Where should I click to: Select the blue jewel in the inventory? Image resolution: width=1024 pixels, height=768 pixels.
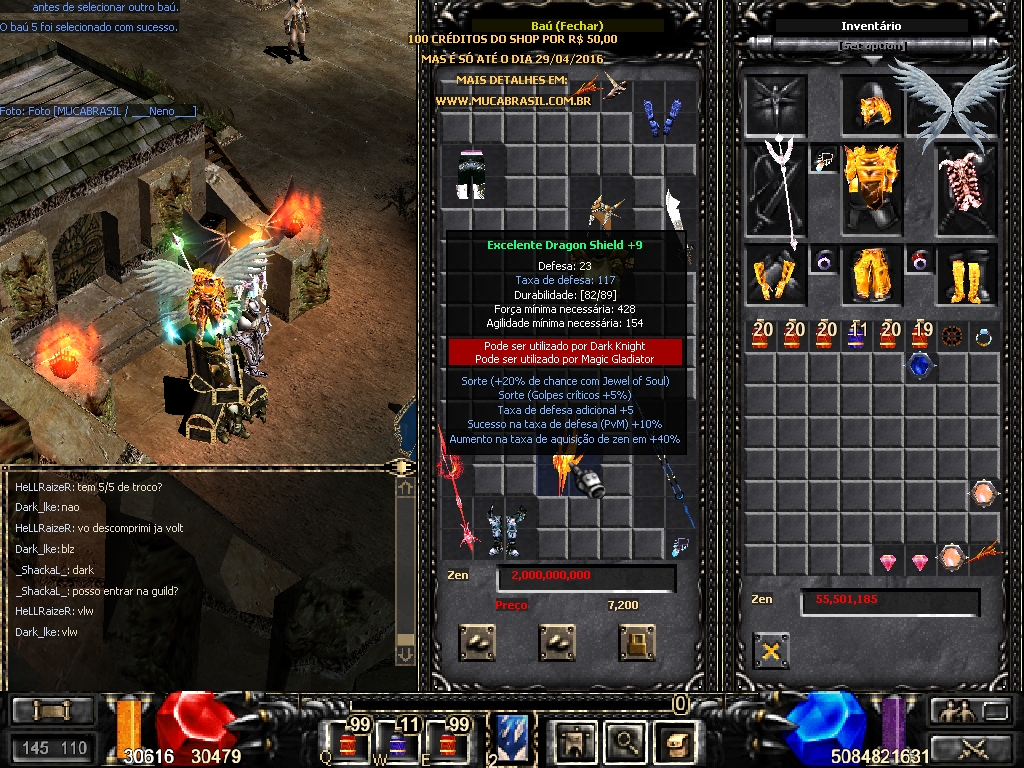pos(919,367)
